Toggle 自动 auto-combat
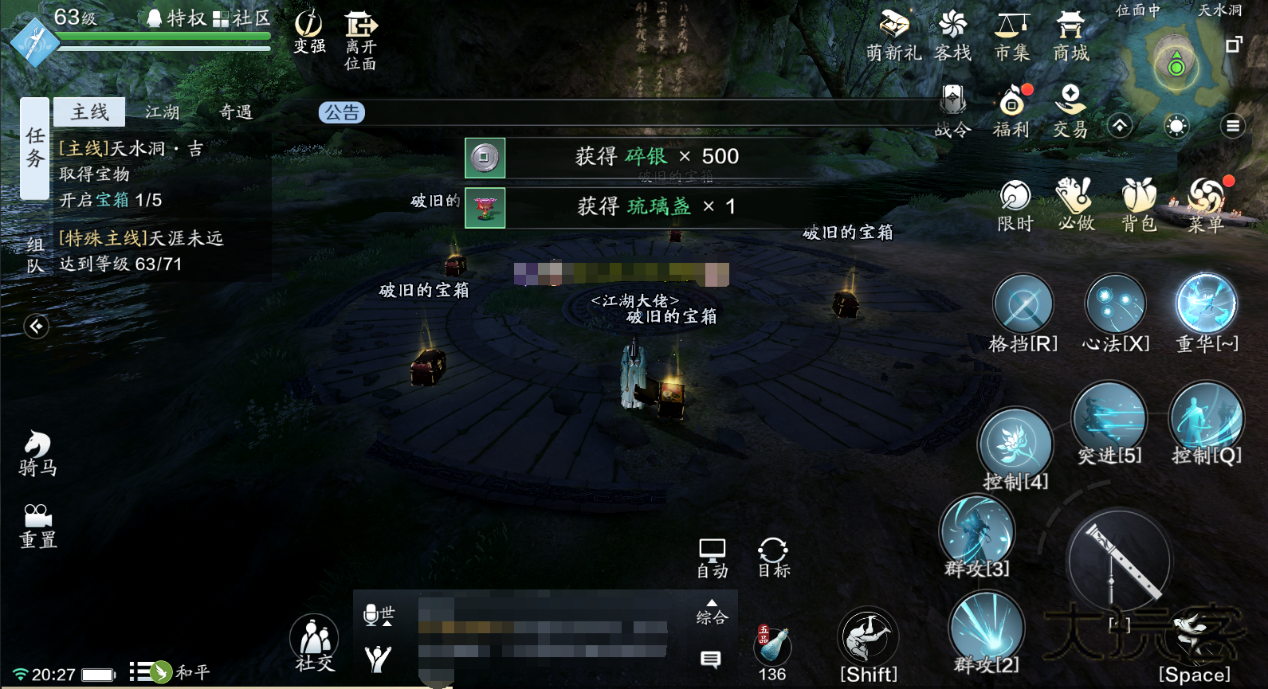 coord(712,557)
